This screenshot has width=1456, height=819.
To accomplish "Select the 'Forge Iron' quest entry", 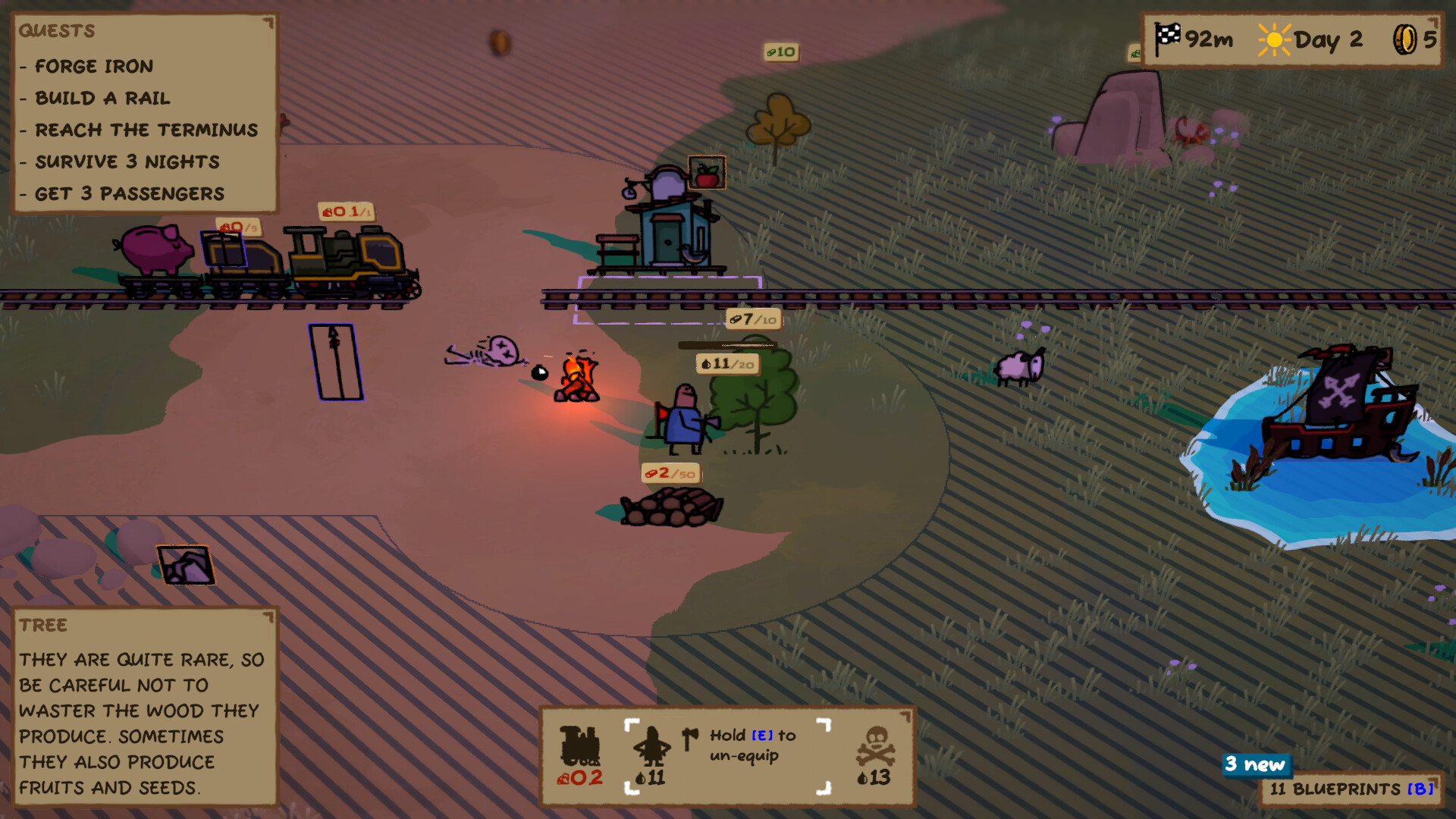I will [x=93, y=66].
